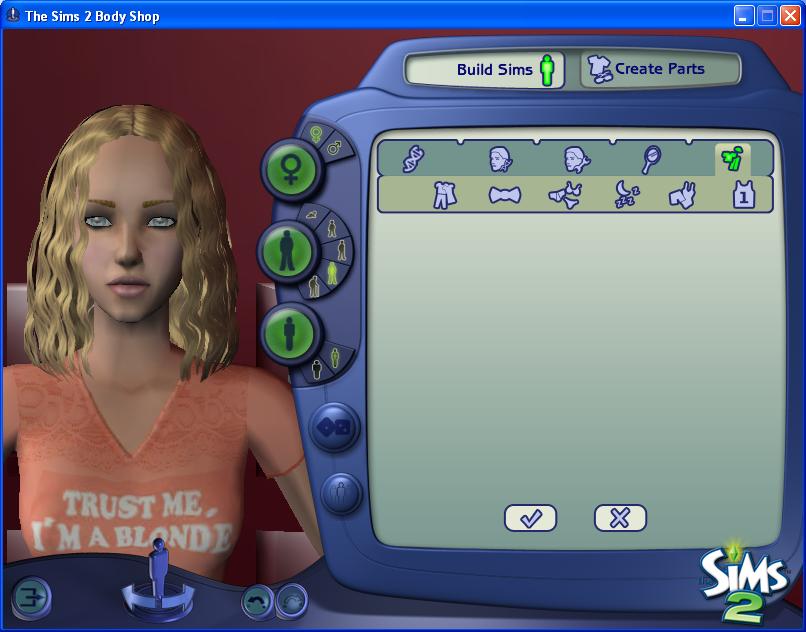806x632 pixels.
Task: Open the mirror makeup and accessories tab
Action: [x=652, y=158]
